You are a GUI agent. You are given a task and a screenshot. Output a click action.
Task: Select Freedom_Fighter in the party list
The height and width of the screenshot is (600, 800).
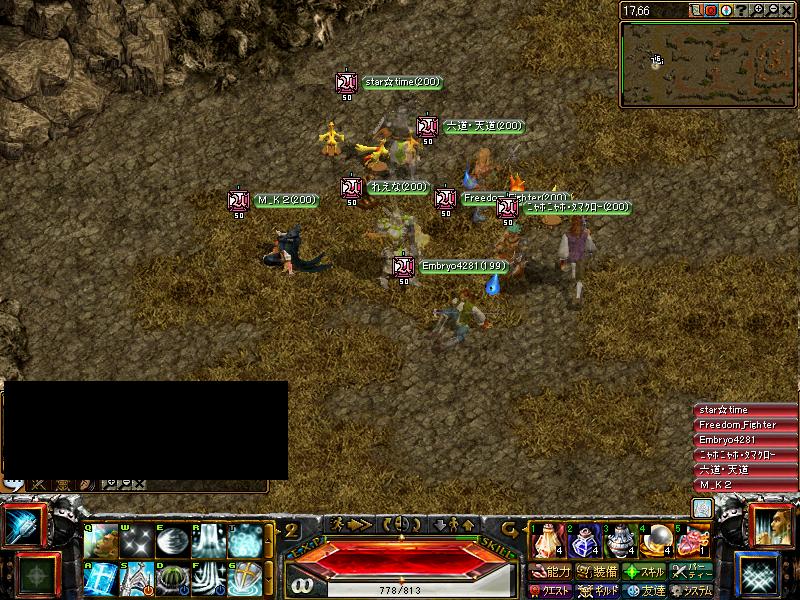pos(738,425)
